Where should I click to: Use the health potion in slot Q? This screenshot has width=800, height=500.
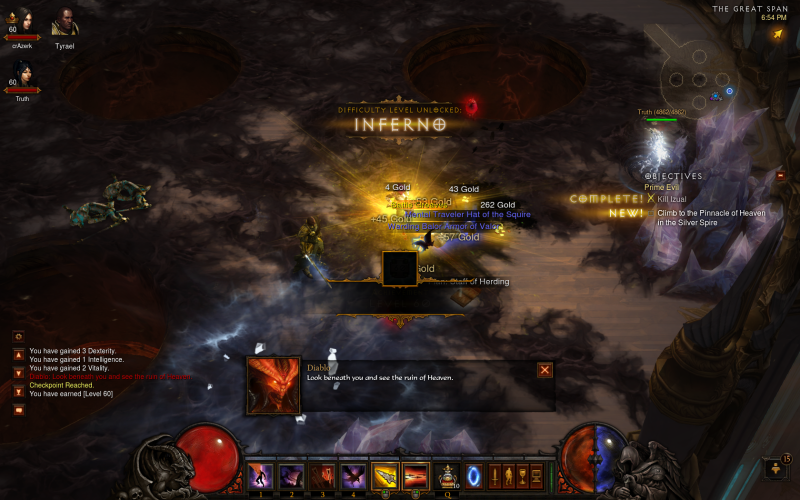pos(446,475)
